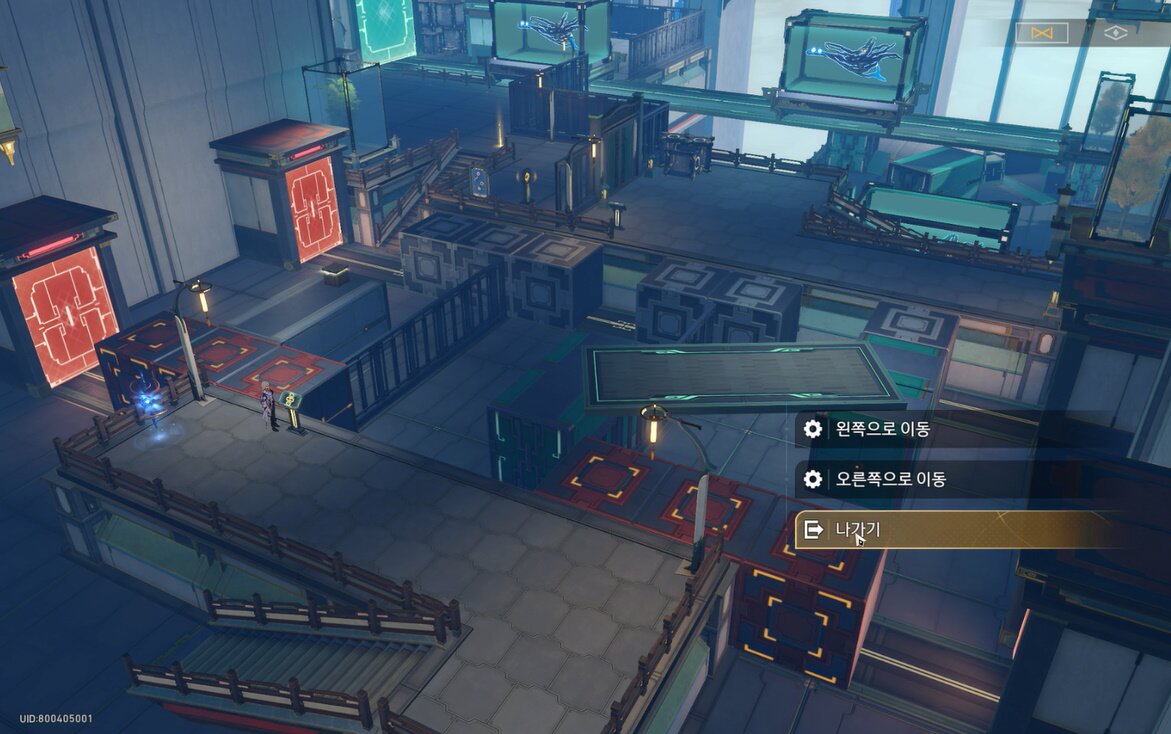Choose the 왼쪽으로 이동 option
The width and height of the screenshot is (1171, 734).
tap(883, 429)
